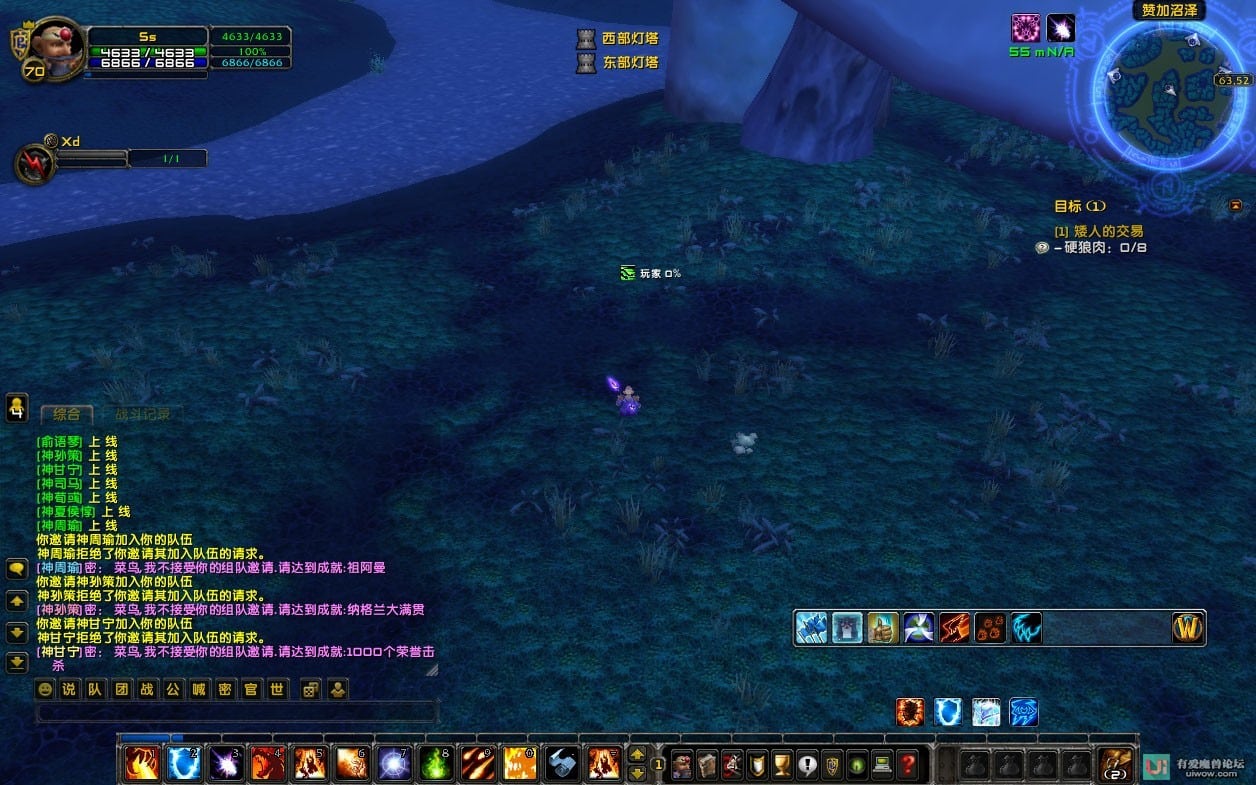Select the 说 say chat channel button

pos(69,689)
